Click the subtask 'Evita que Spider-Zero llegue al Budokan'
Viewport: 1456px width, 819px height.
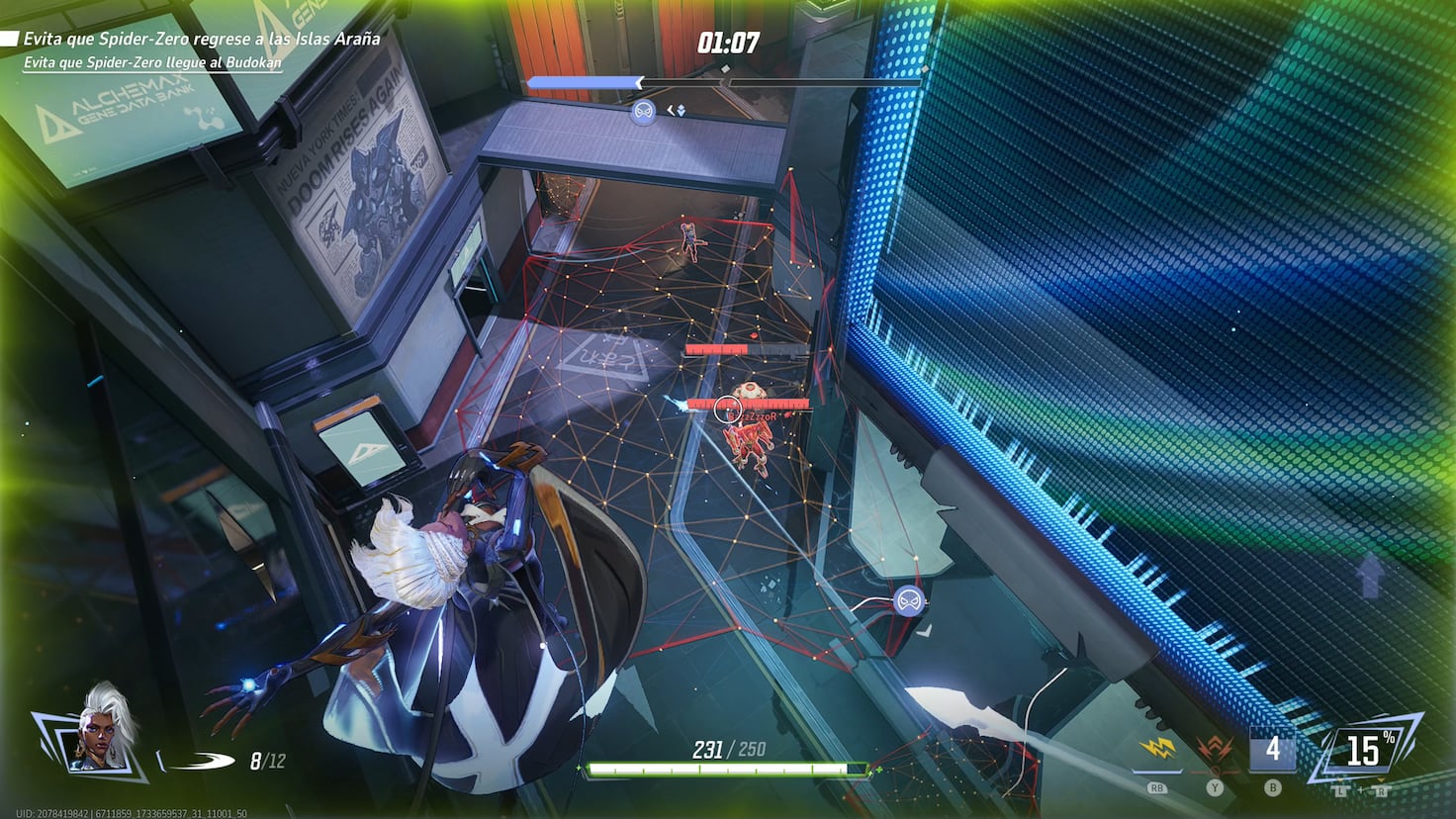click(x=151, y=61)
